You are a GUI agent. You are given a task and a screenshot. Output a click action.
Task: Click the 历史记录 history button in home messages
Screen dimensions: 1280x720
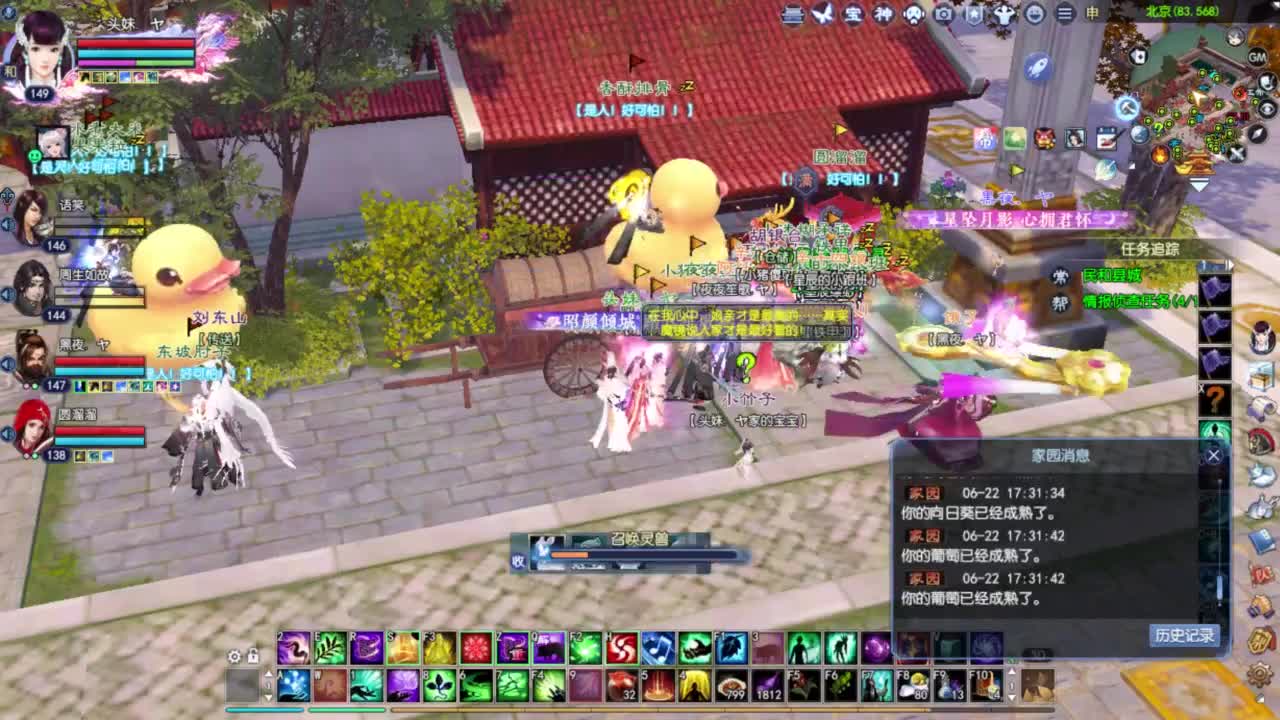point(1183,637)
